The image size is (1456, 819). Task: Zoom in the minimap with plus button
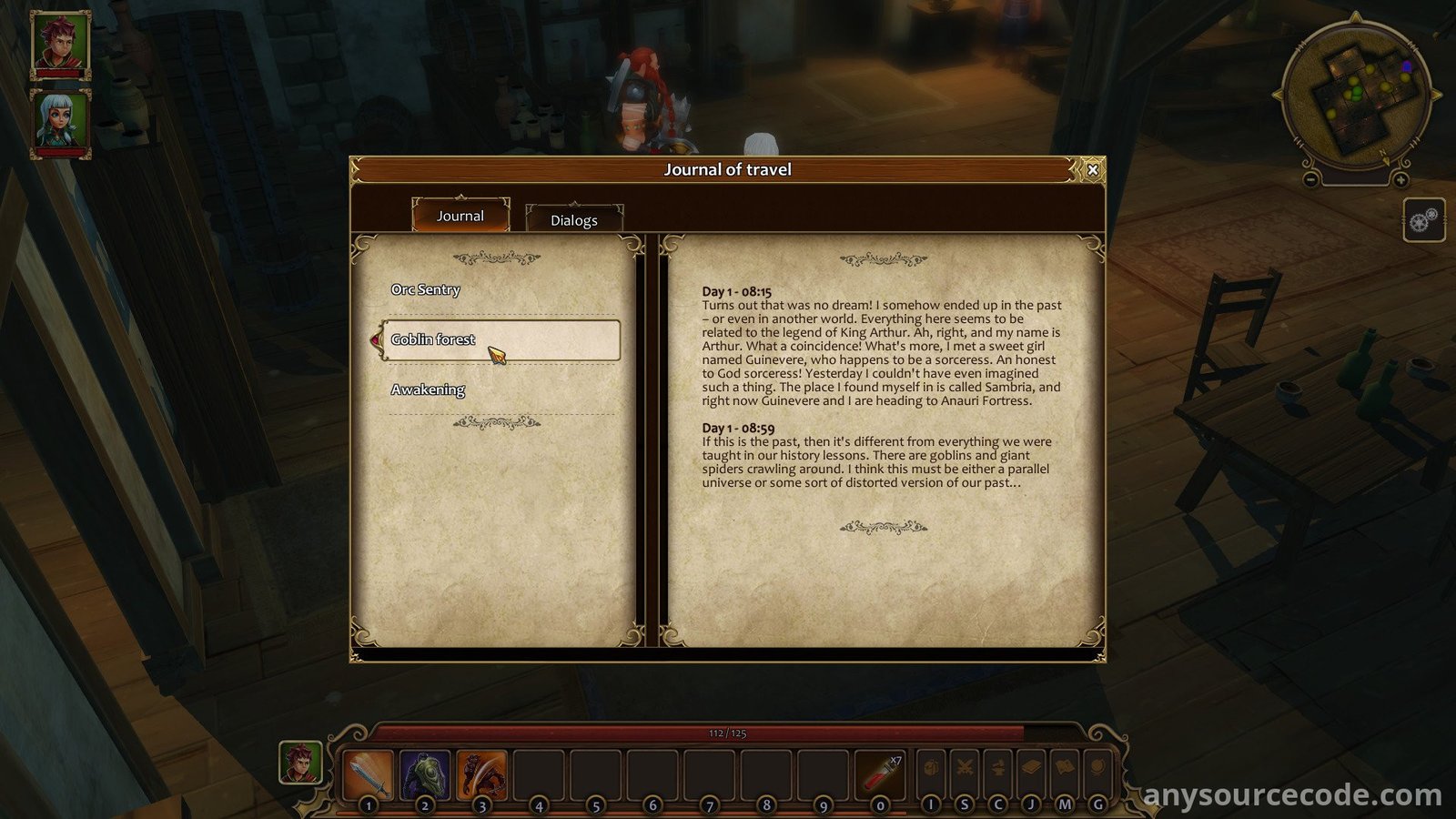pyautogui.click(x=1400, y=180)
